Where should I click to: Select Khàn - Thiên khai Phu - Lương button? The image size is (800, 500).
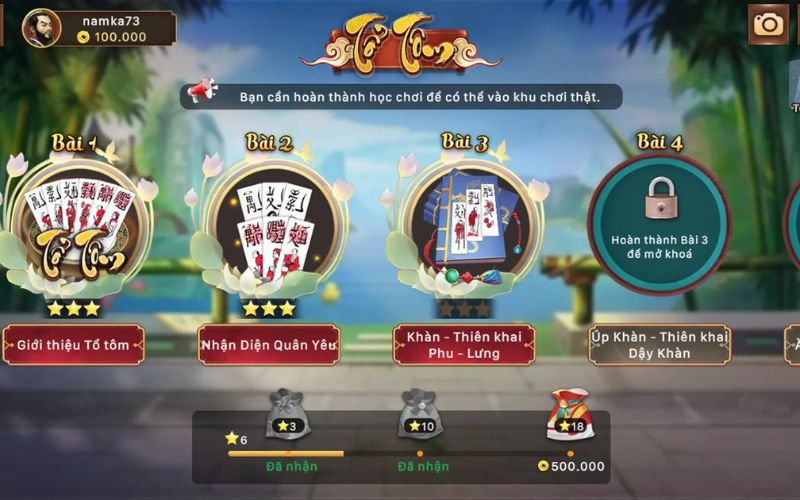[464, 345]
